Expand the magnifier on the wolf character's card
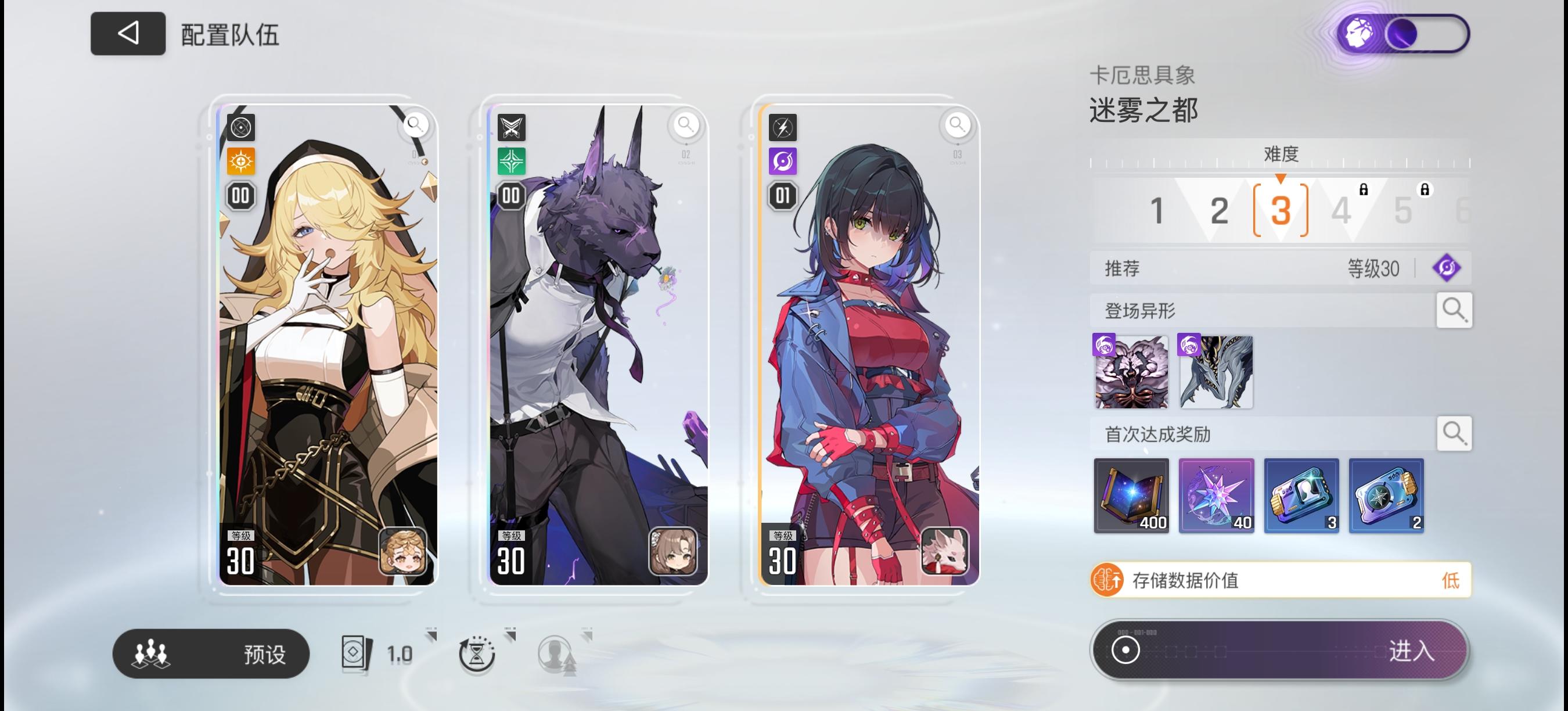The height and width of the screenshot is (711, 1568). [687, 125]
